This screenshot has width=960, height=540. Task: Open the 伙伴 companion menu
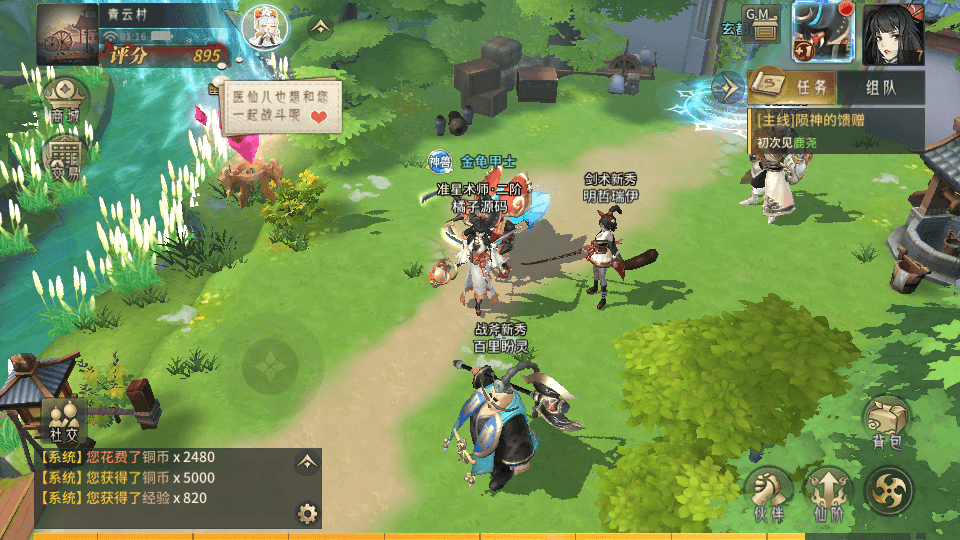coord(768,494)
